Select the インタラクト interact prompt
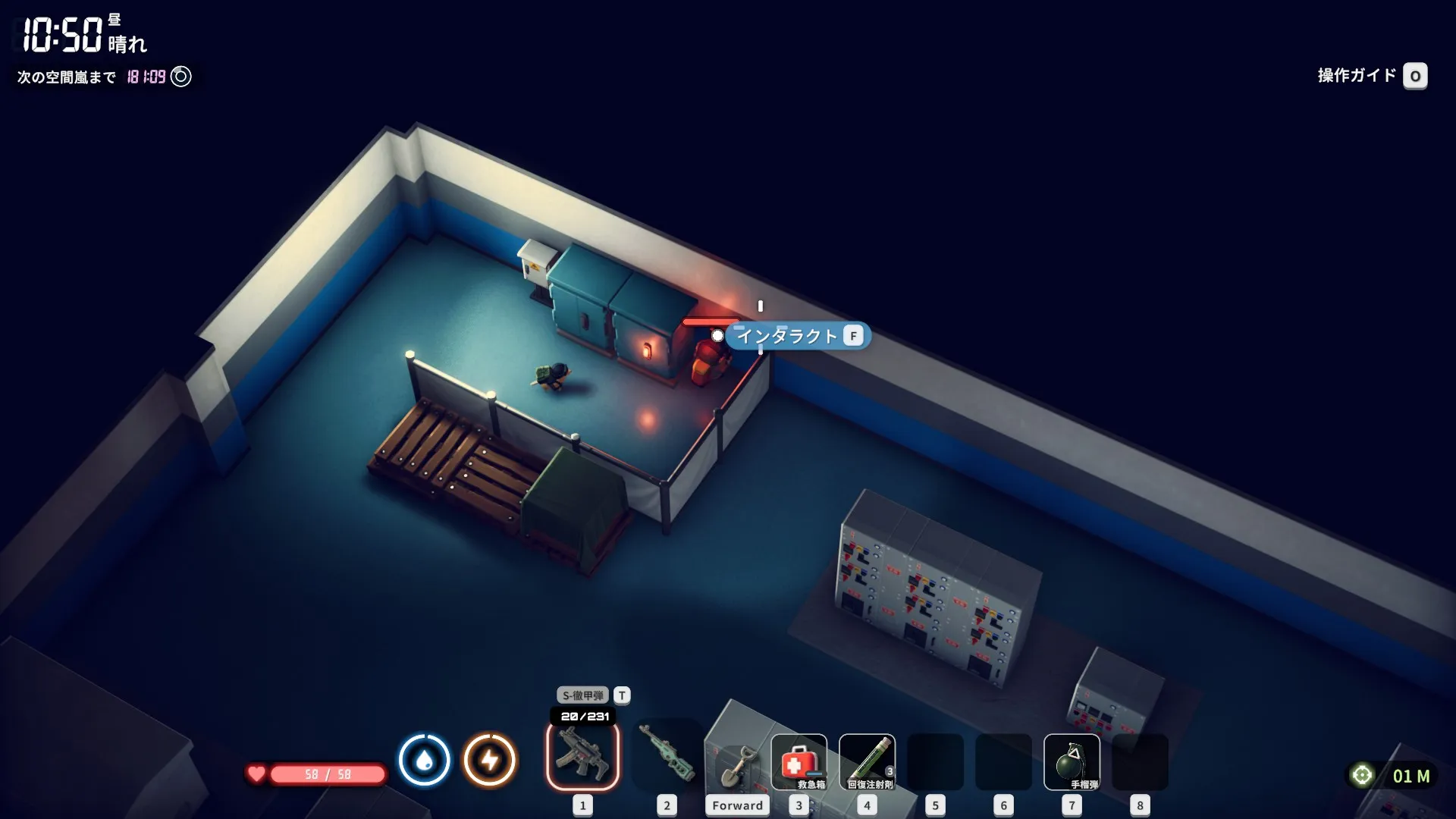Viewport: 1456px width, 819px height. tap(797, 336)
